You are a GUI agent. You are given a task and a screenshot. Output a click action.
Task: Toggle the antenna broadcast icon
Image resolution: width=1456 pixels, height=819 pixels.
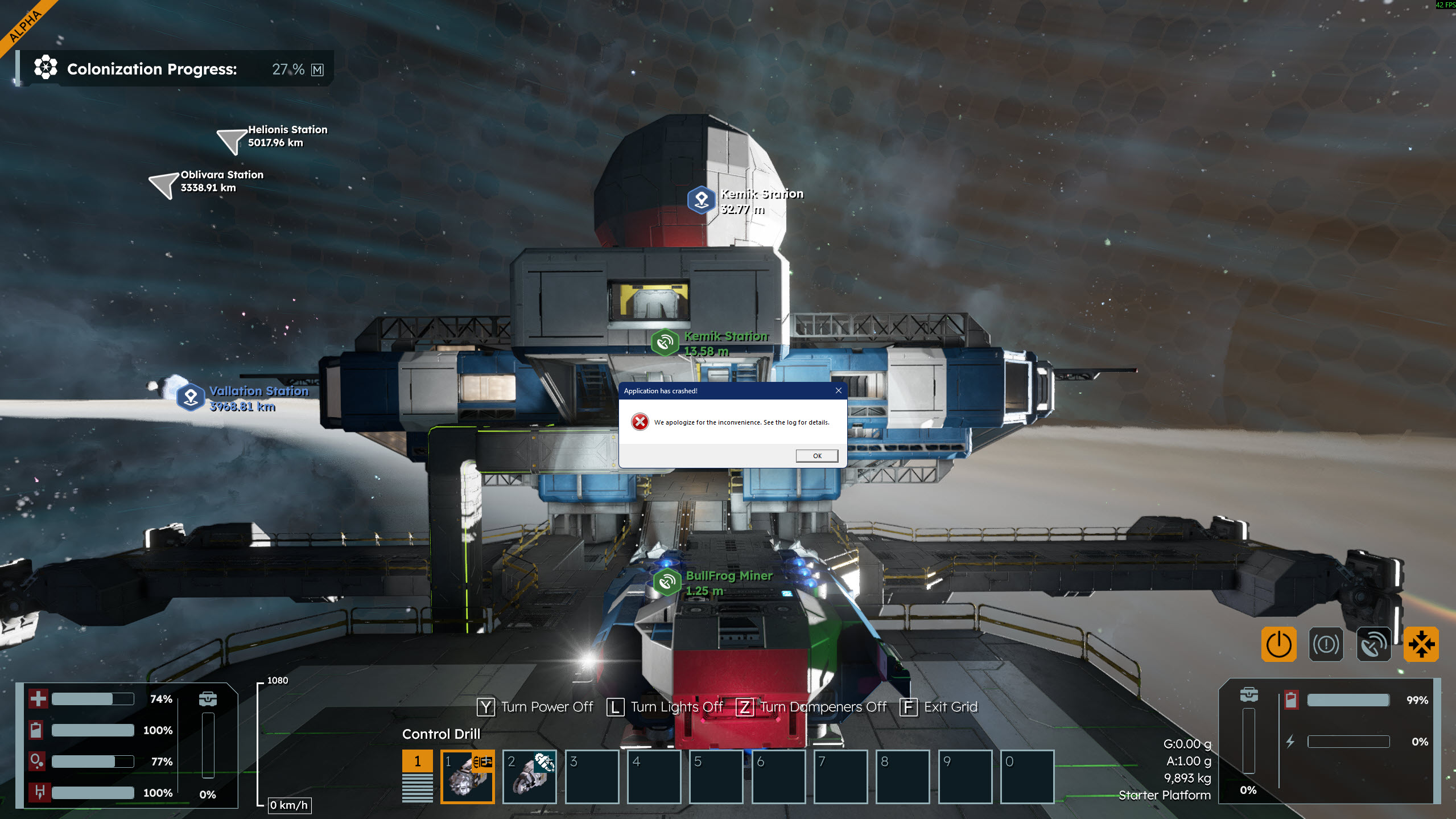(x=1373, y=644)
